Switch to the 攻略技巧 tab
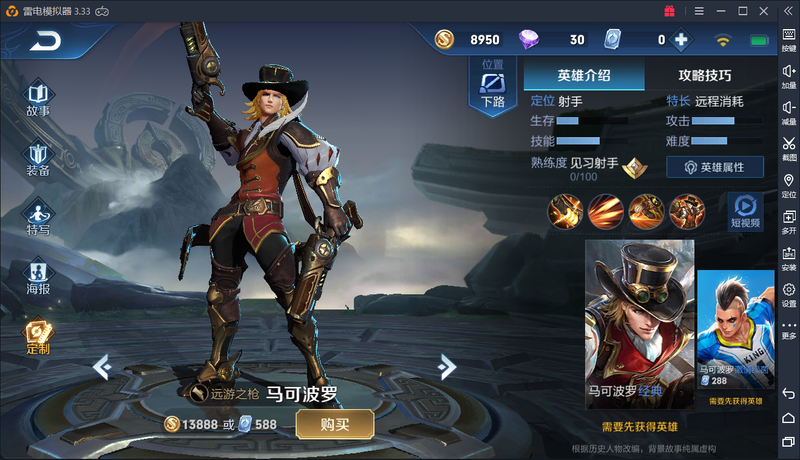Screen dimensions: 800x460 tap(705, 75)
